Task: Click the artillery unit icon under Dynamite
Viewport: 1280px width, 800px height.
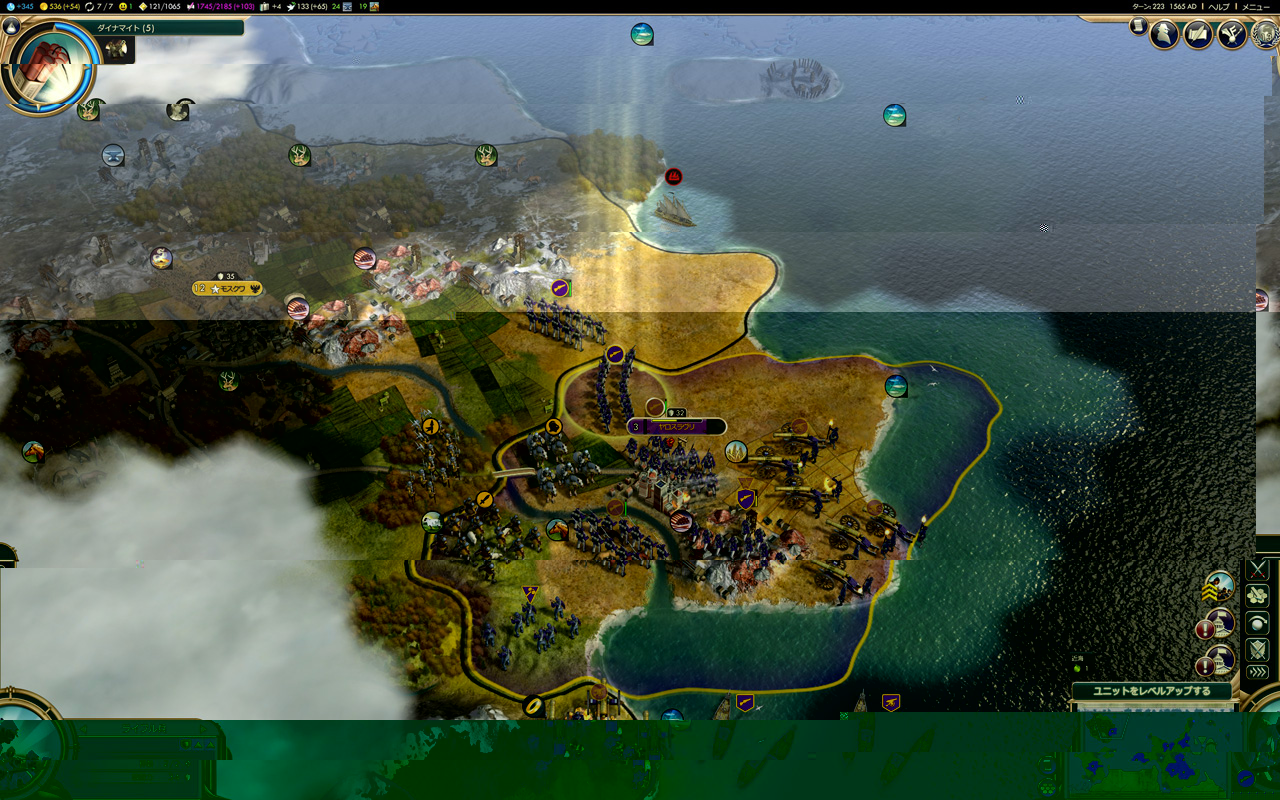Action: tap(117, 50)
